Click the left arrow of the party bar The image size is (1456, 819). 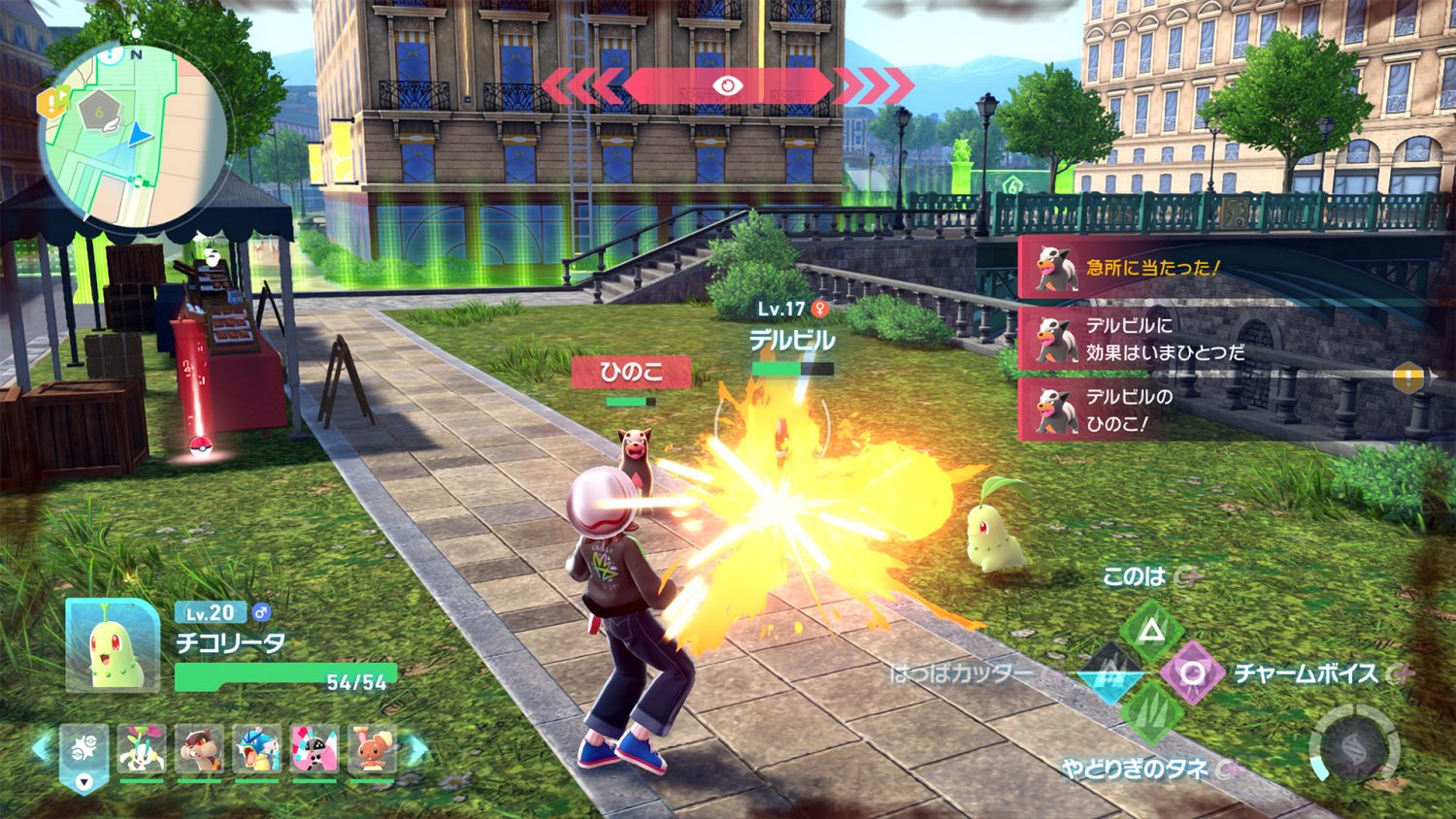coord(41,748)
